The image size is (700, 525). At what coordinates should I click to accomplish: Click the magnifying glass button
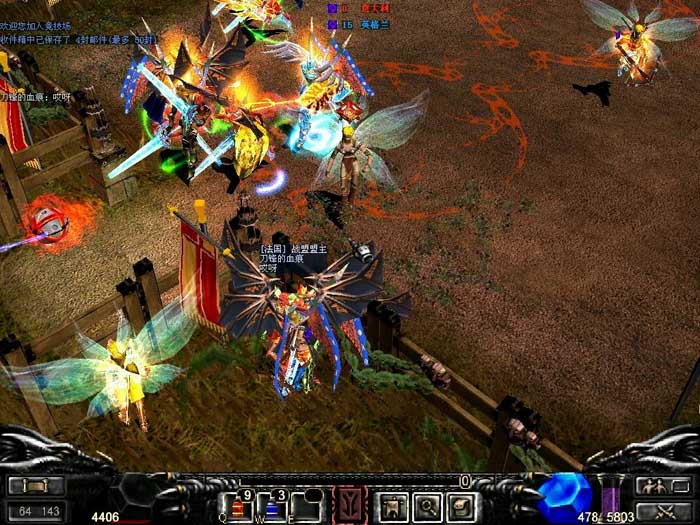point(427,506)
